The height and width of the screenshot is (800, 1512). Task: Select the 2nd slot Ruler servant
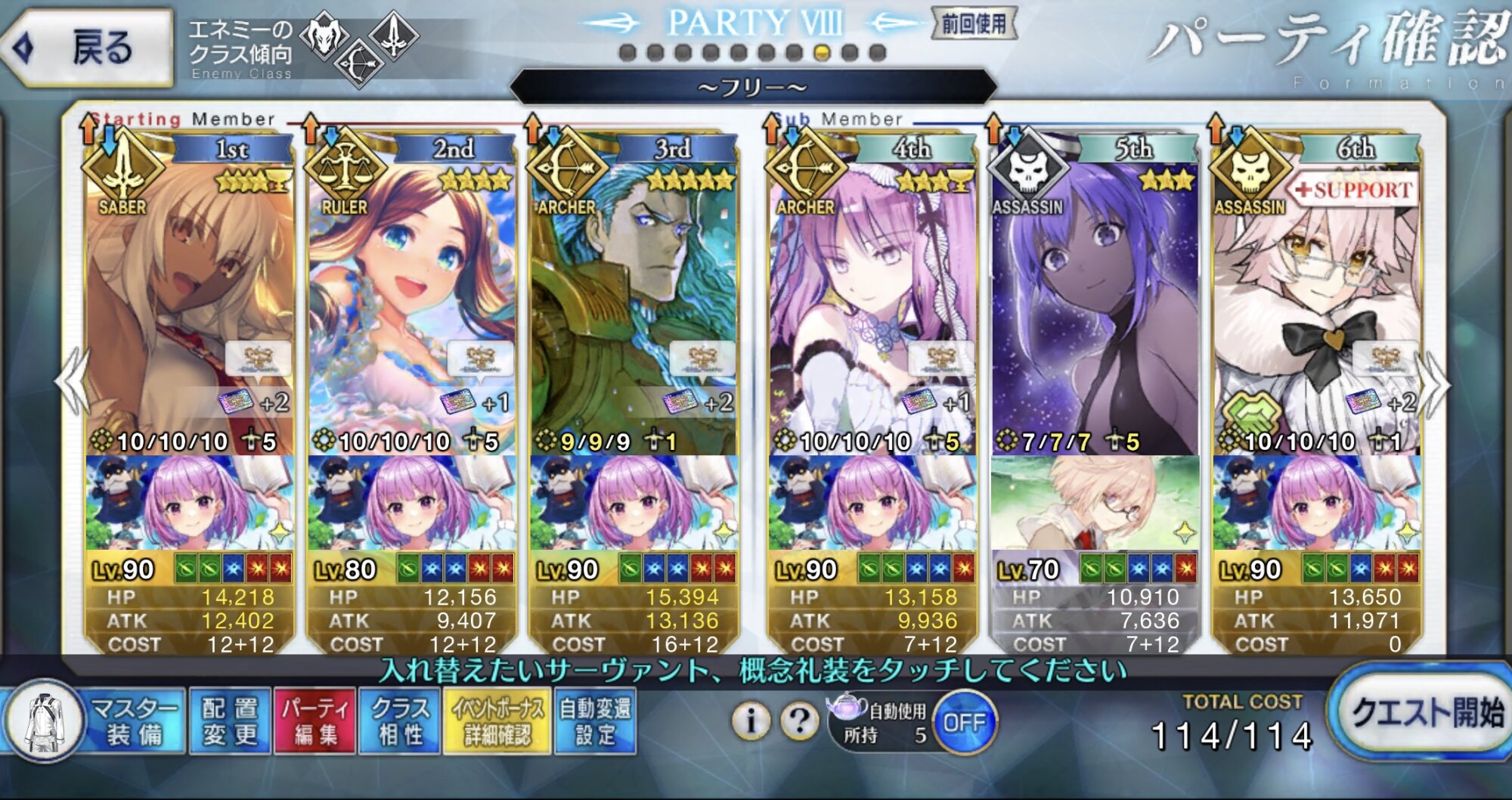[412, 302]
